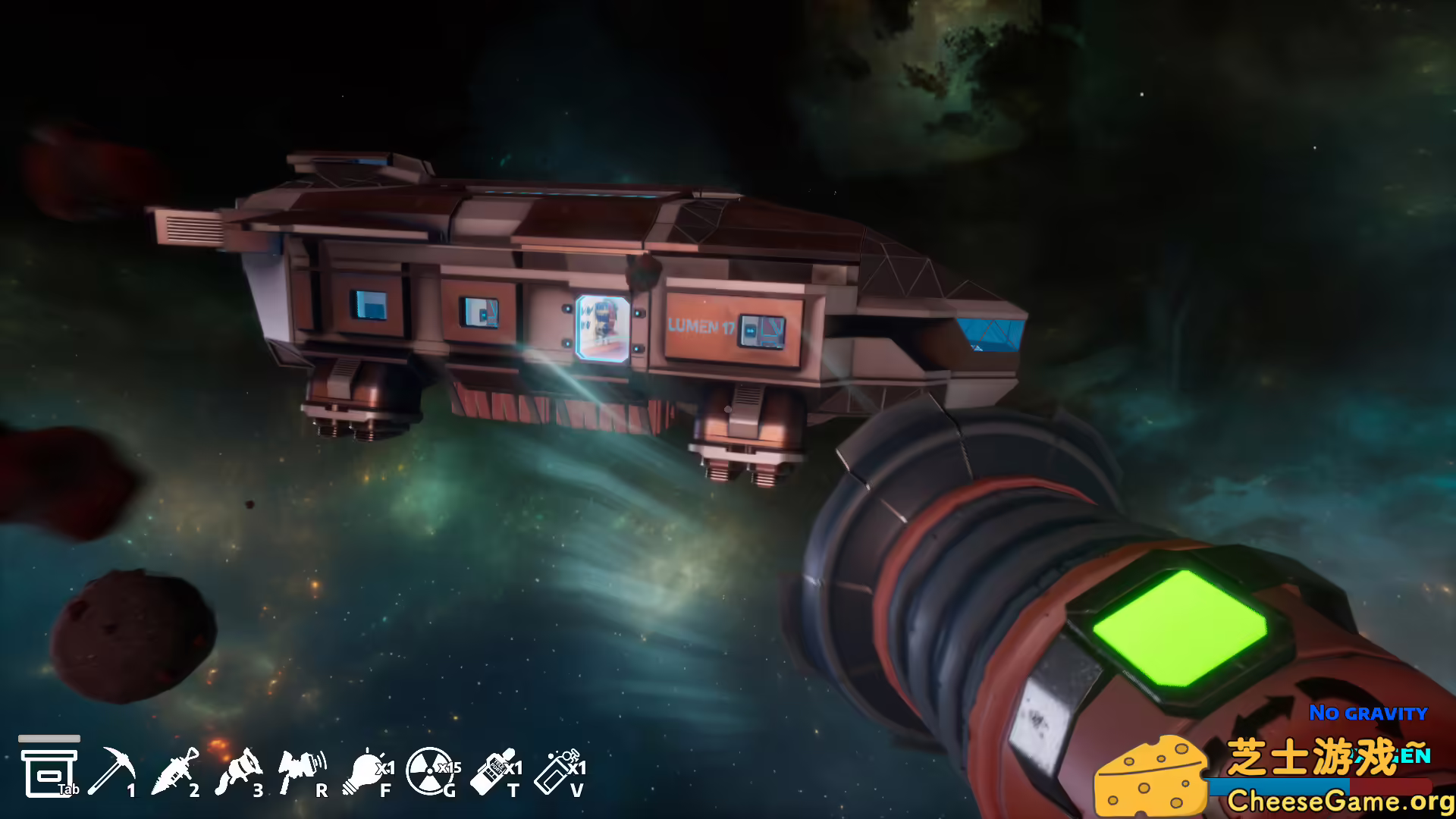Expand the item count badge on the G slot

[x=449, y=766]
